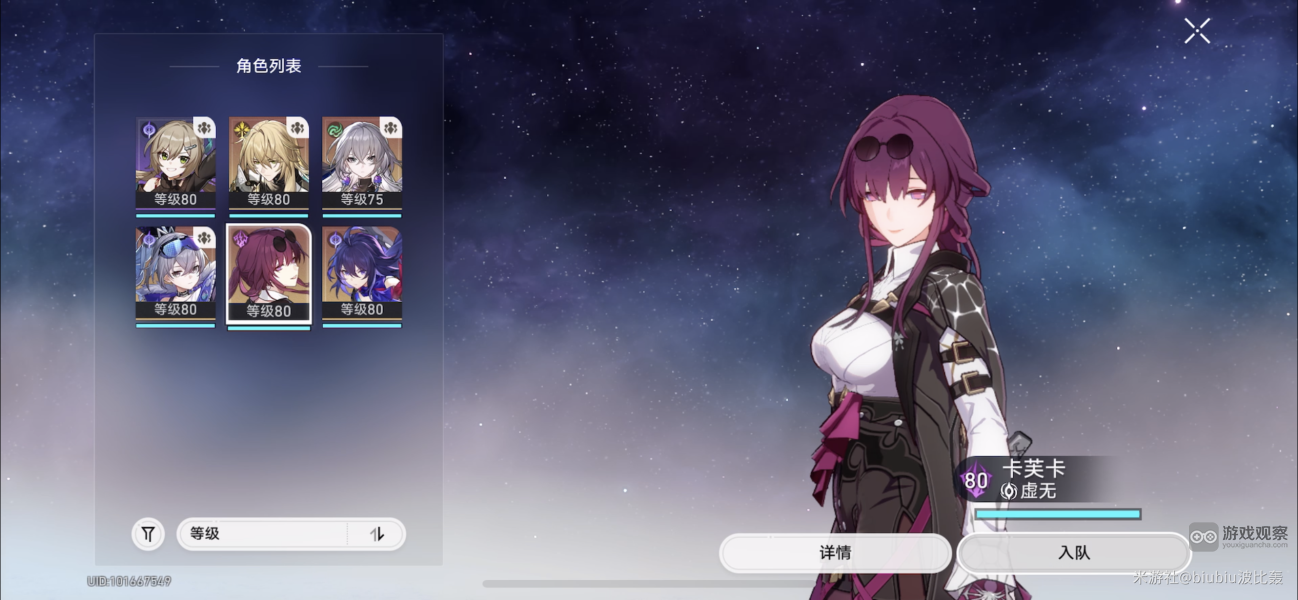The height and width of the screenshot is (600, 1298).
Task: Select Kafka's portrait tile in the list
Action: [269, 270]
